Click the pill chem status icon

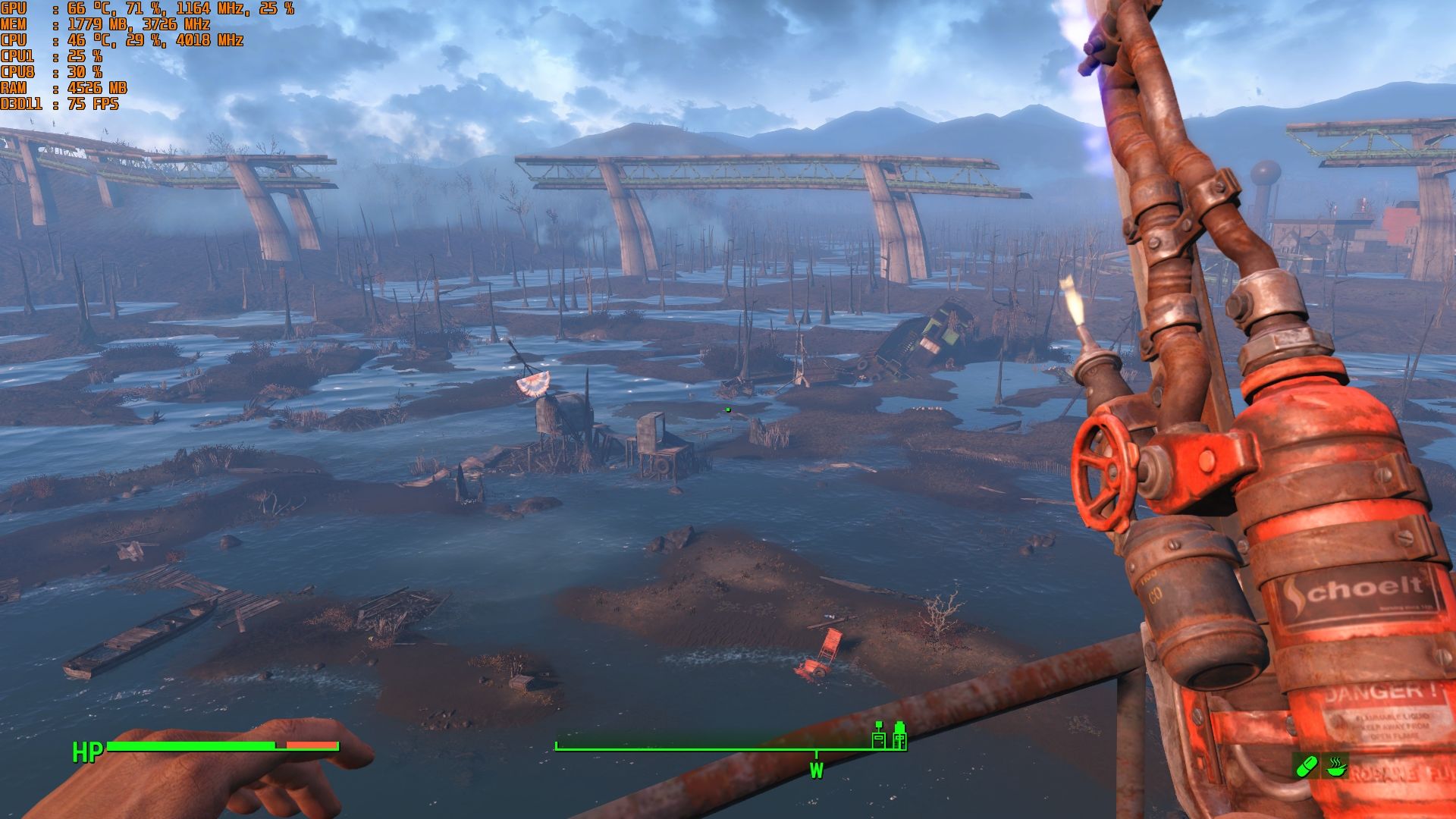(1306, 767)
